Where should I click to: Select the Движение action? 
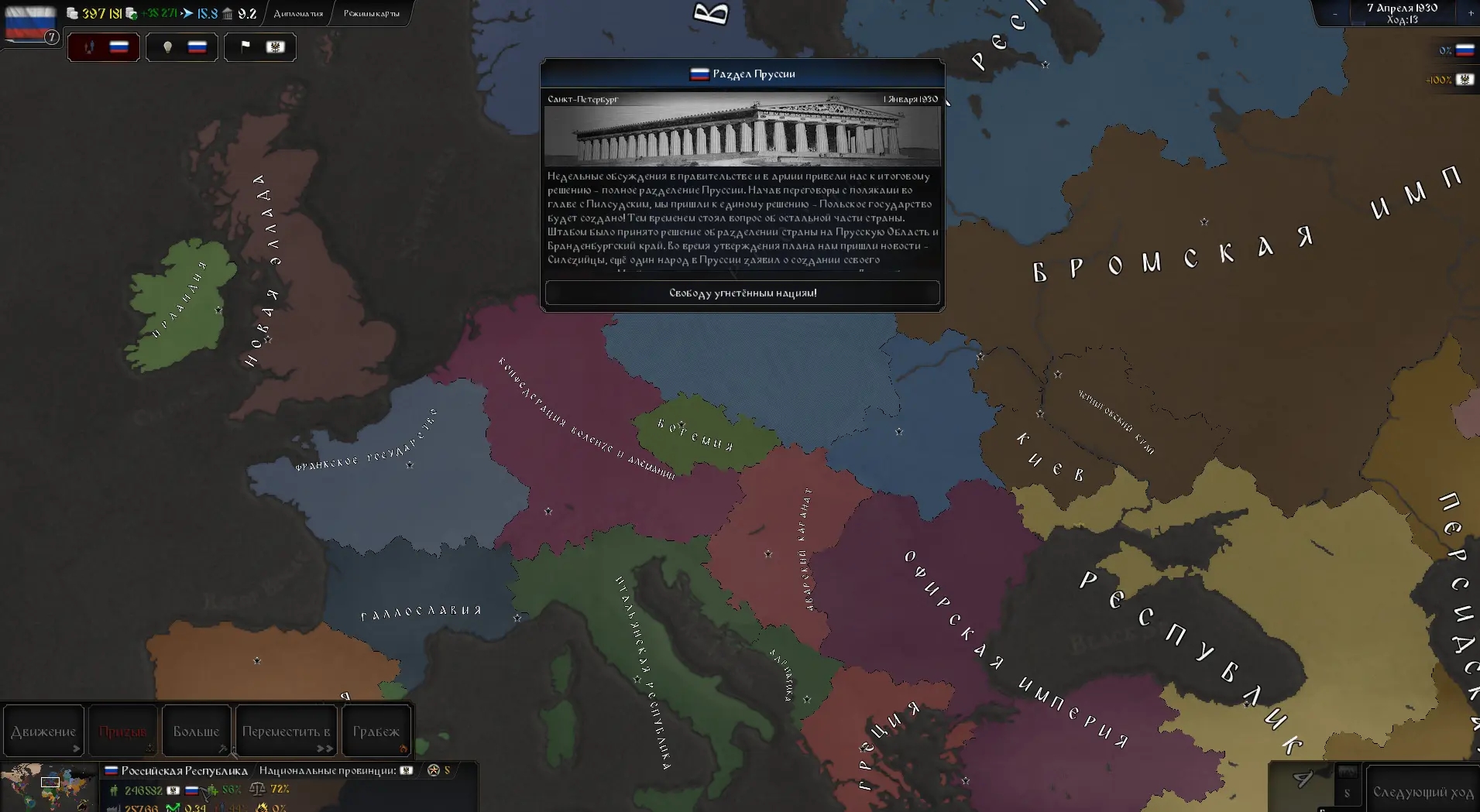click(x=43, y=731)
